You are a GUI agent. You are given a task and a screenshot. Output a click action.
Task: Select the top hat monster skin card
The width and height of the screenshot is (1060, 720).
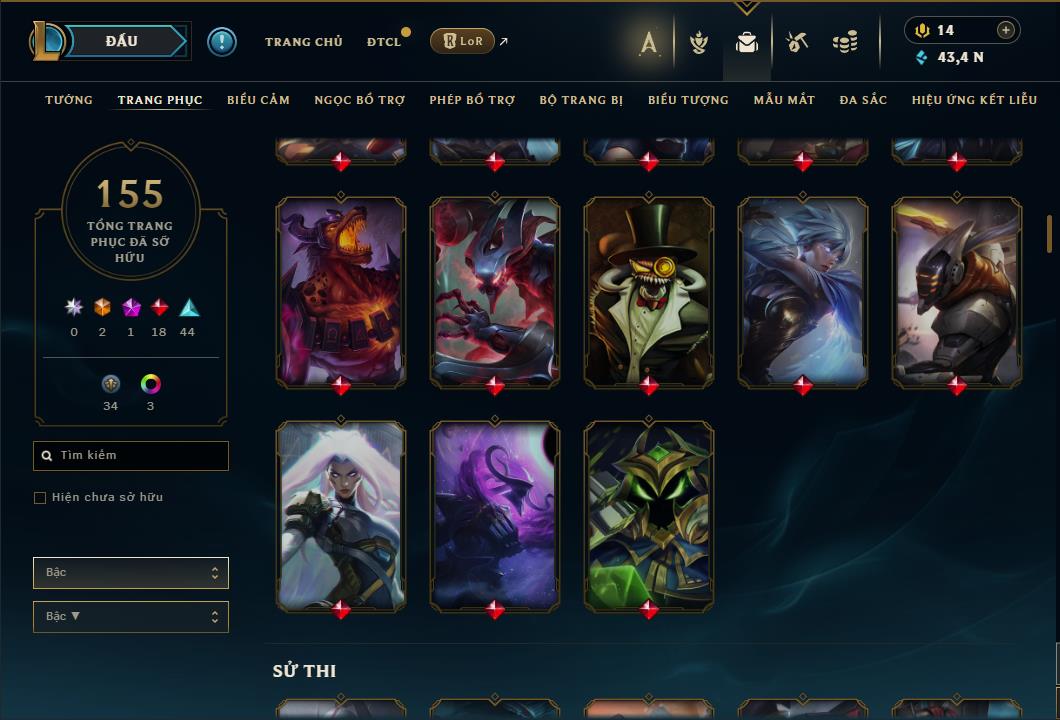(649, 291)
